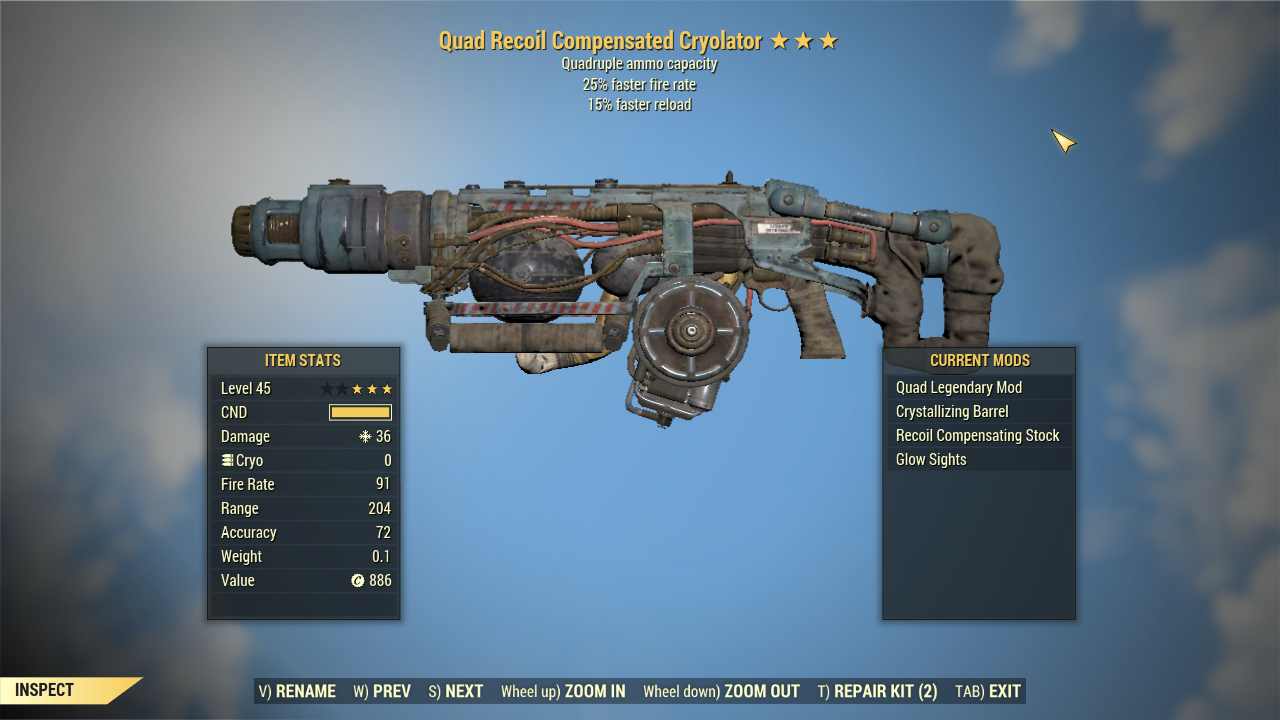Toggle the Crystallizing Barrel mod

pyautogui.click(x=951, y=411)
